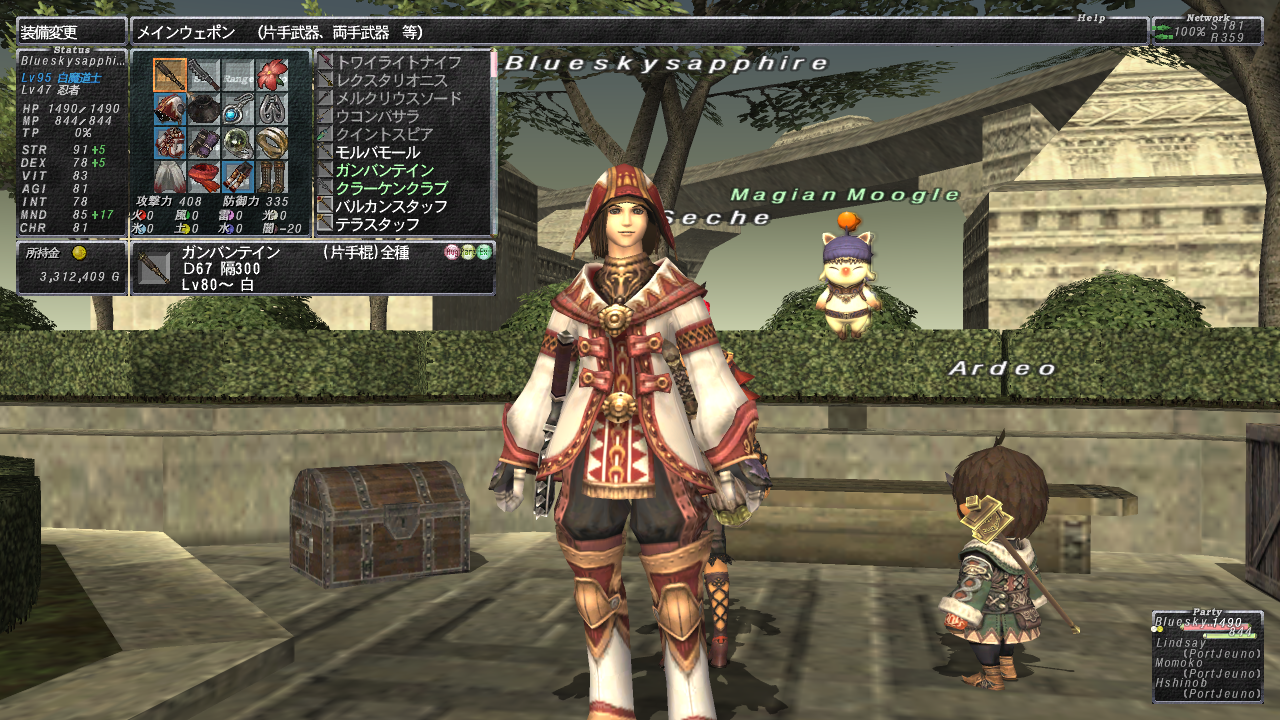
Task: Select the highlighted main weapon club slot
Action: tap(170, 75)
